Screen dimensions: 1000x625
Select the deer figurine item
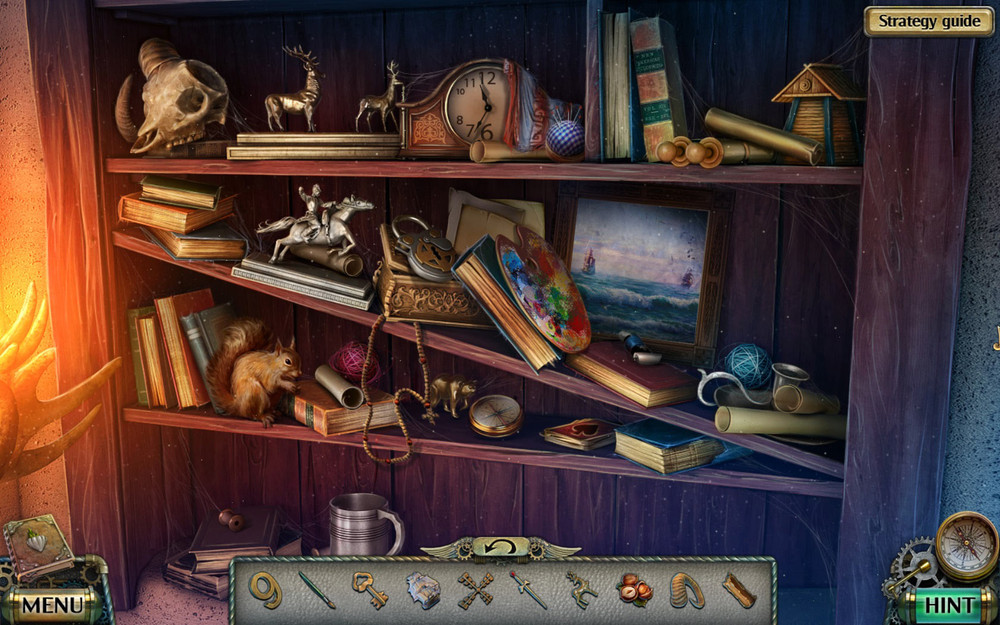tap(580, 589)
